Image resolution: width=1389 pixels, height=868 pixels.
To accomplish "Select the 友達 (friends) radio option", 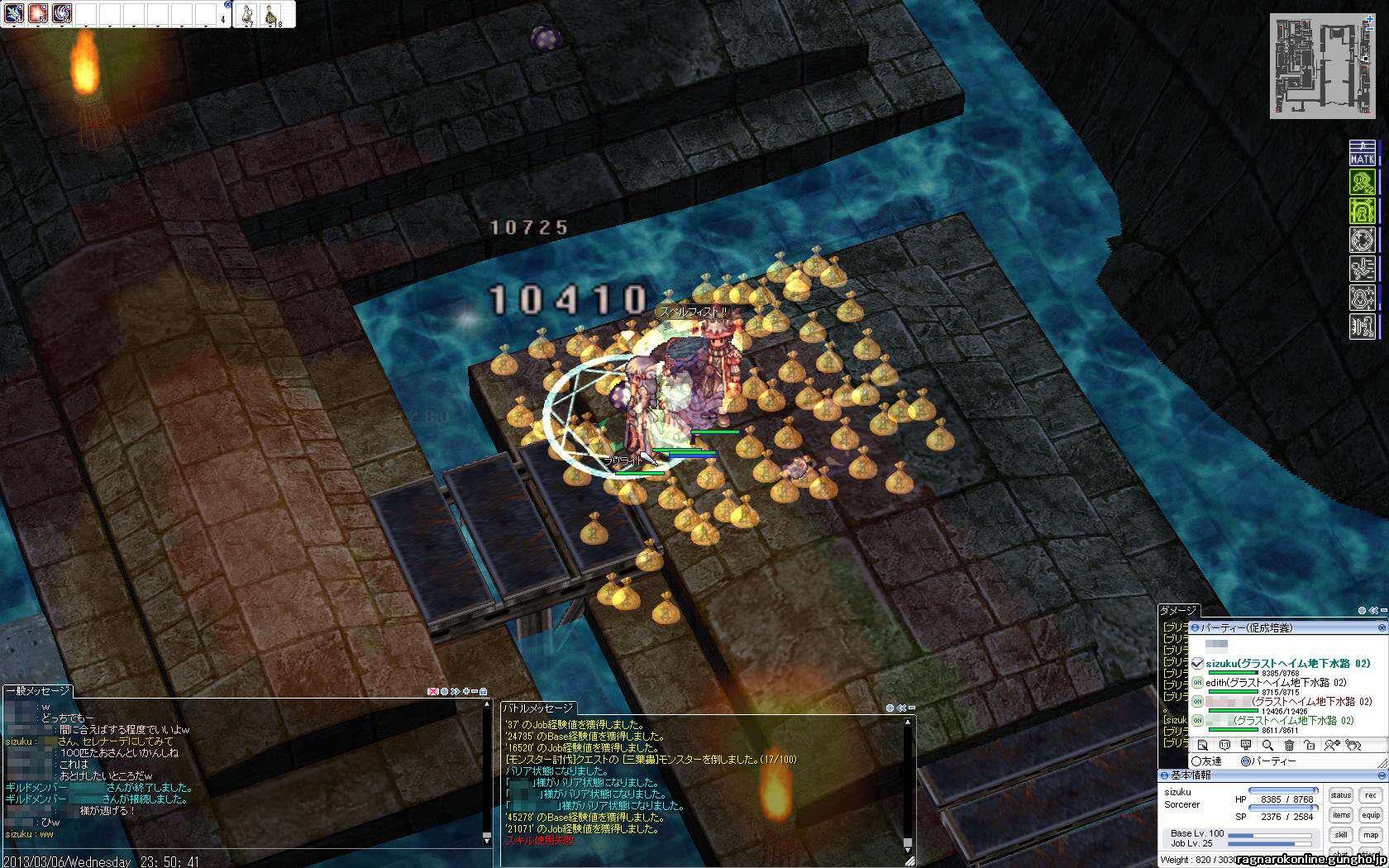I will pyautogui.click(x=1196, y=761).
